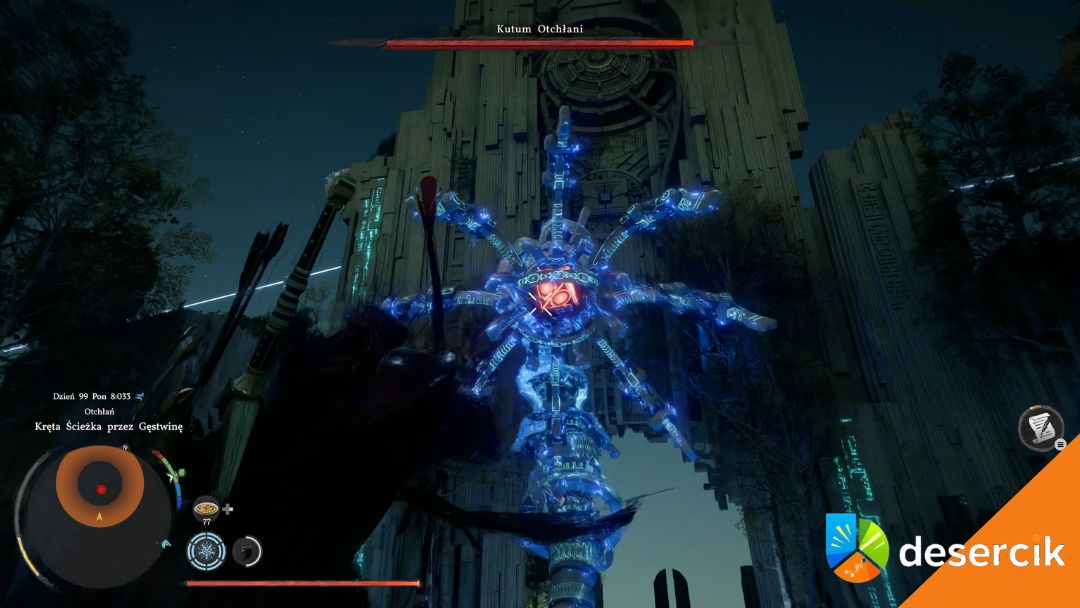Click the plus icon beside the food slot

point(228,509)
